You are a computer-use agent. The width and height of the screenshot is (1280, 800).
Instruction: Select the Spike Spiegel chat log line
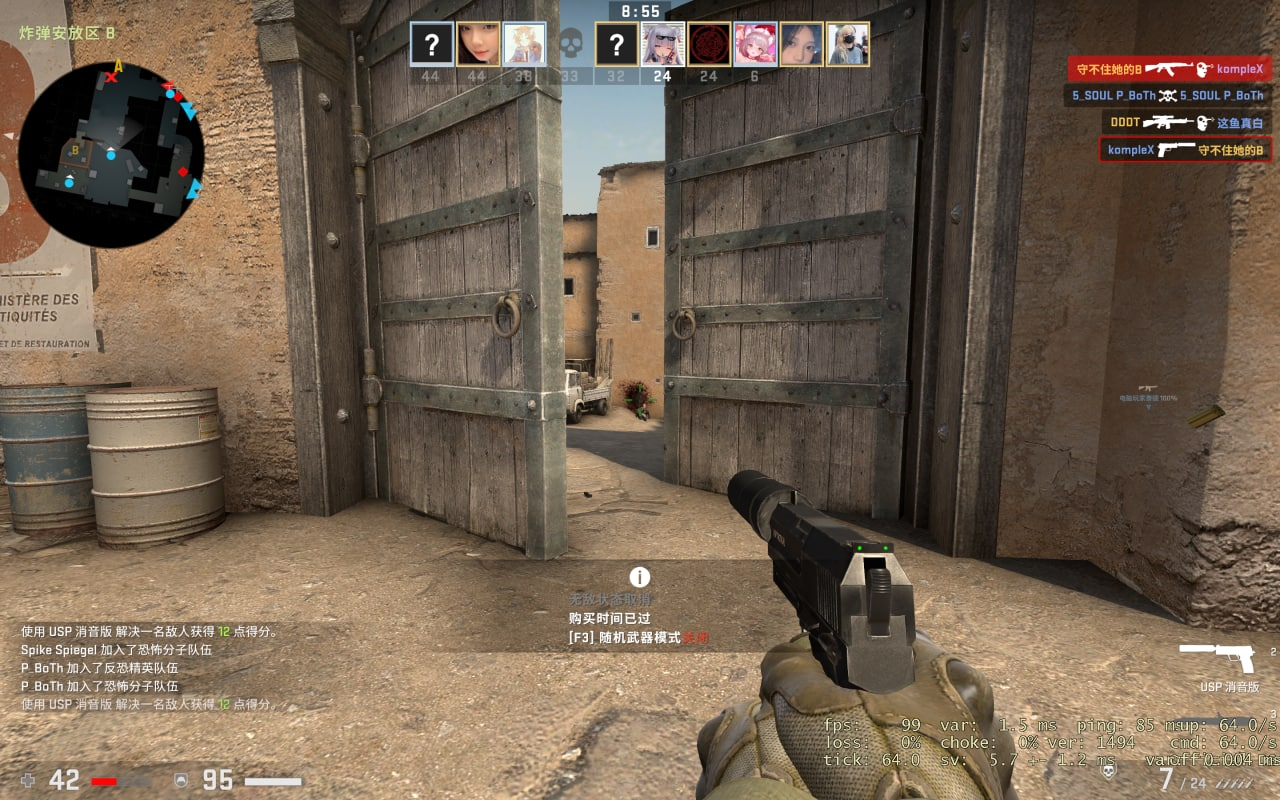tap(116, 650)
